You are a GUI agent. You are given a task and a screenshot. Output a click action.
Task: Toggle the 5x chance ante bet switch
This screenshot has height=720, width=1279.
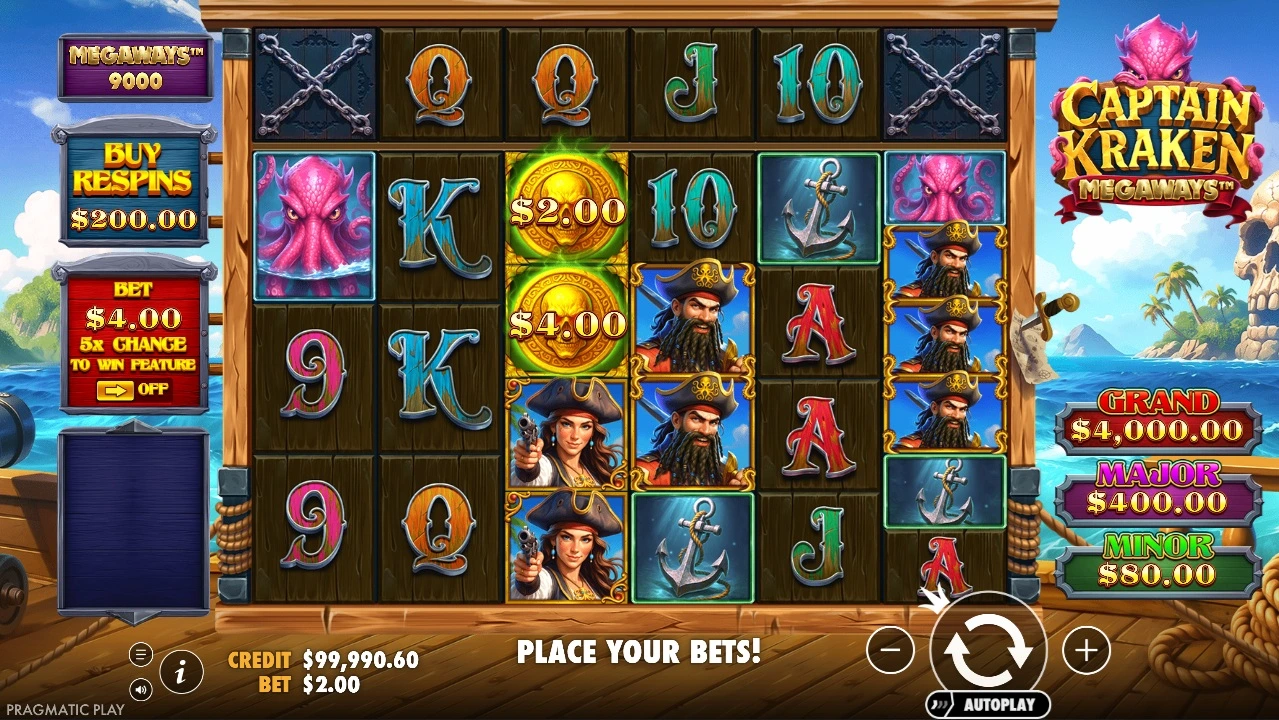pyautogui.click(x=132, y=389)
